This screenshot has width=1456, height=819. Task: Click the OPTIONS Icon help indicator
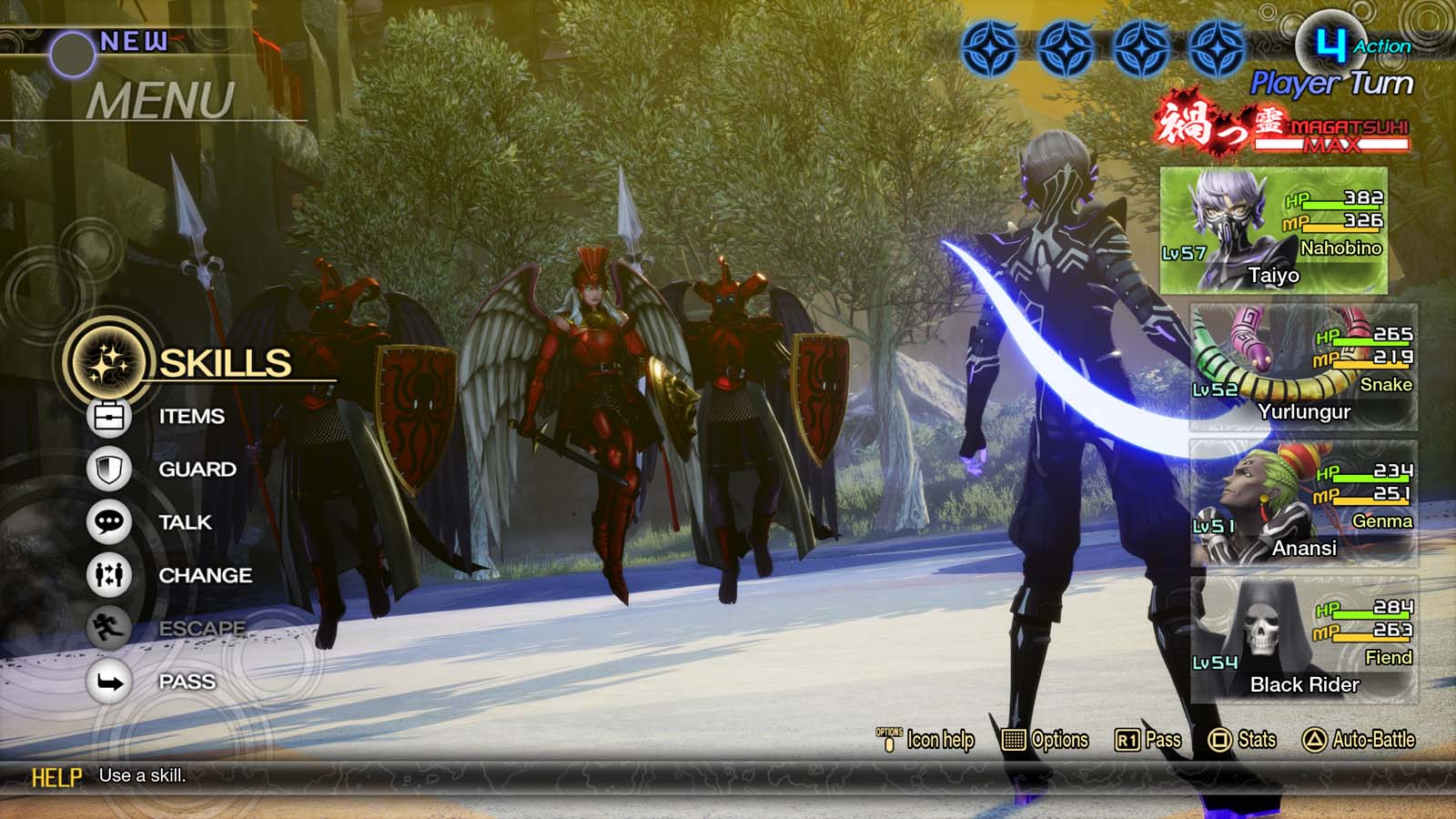pyautogui.click(x=887, y=740)
